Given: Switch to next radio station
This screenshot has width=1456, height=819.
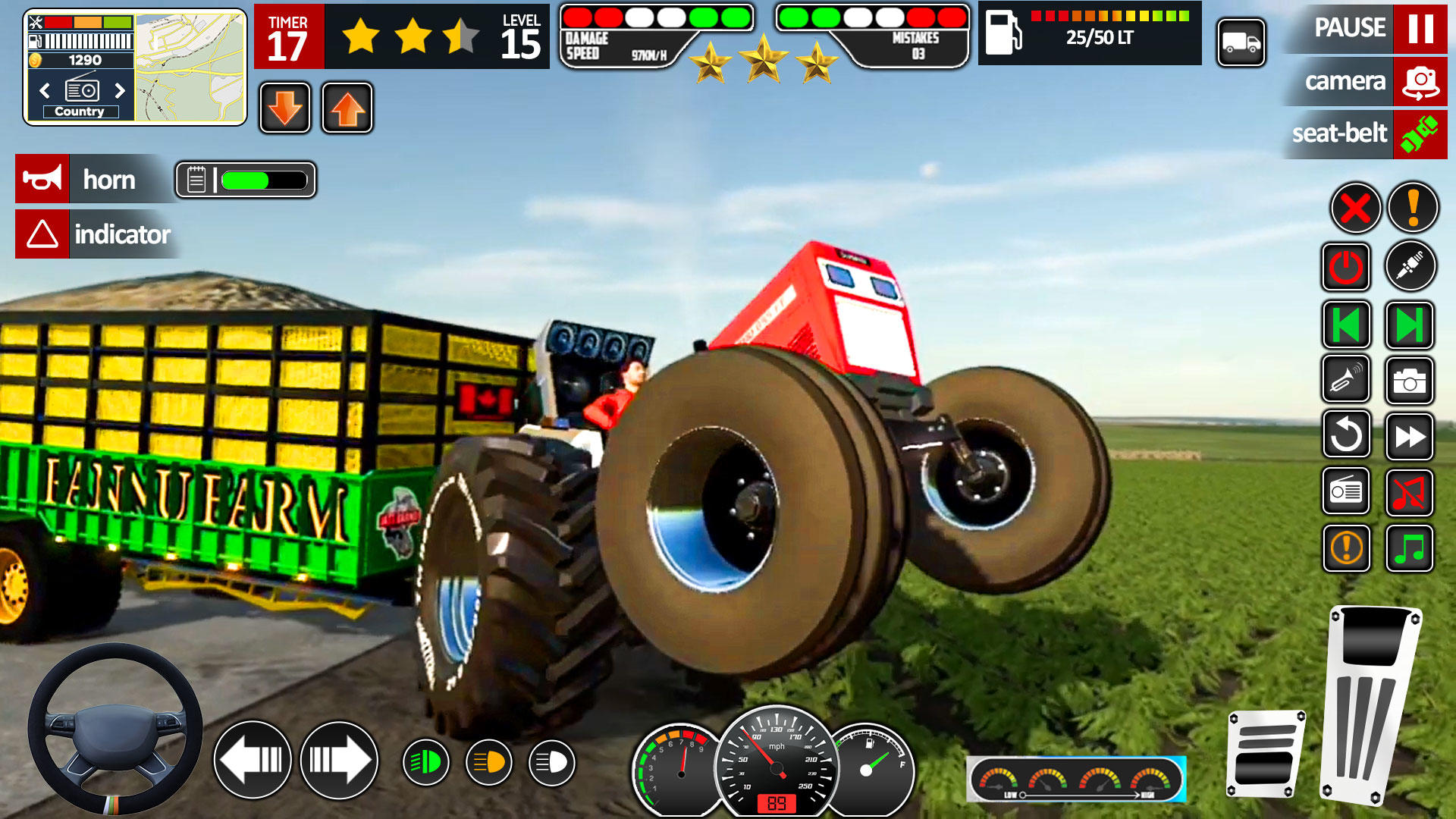Looking at the screenshot, I should point(120,91).
